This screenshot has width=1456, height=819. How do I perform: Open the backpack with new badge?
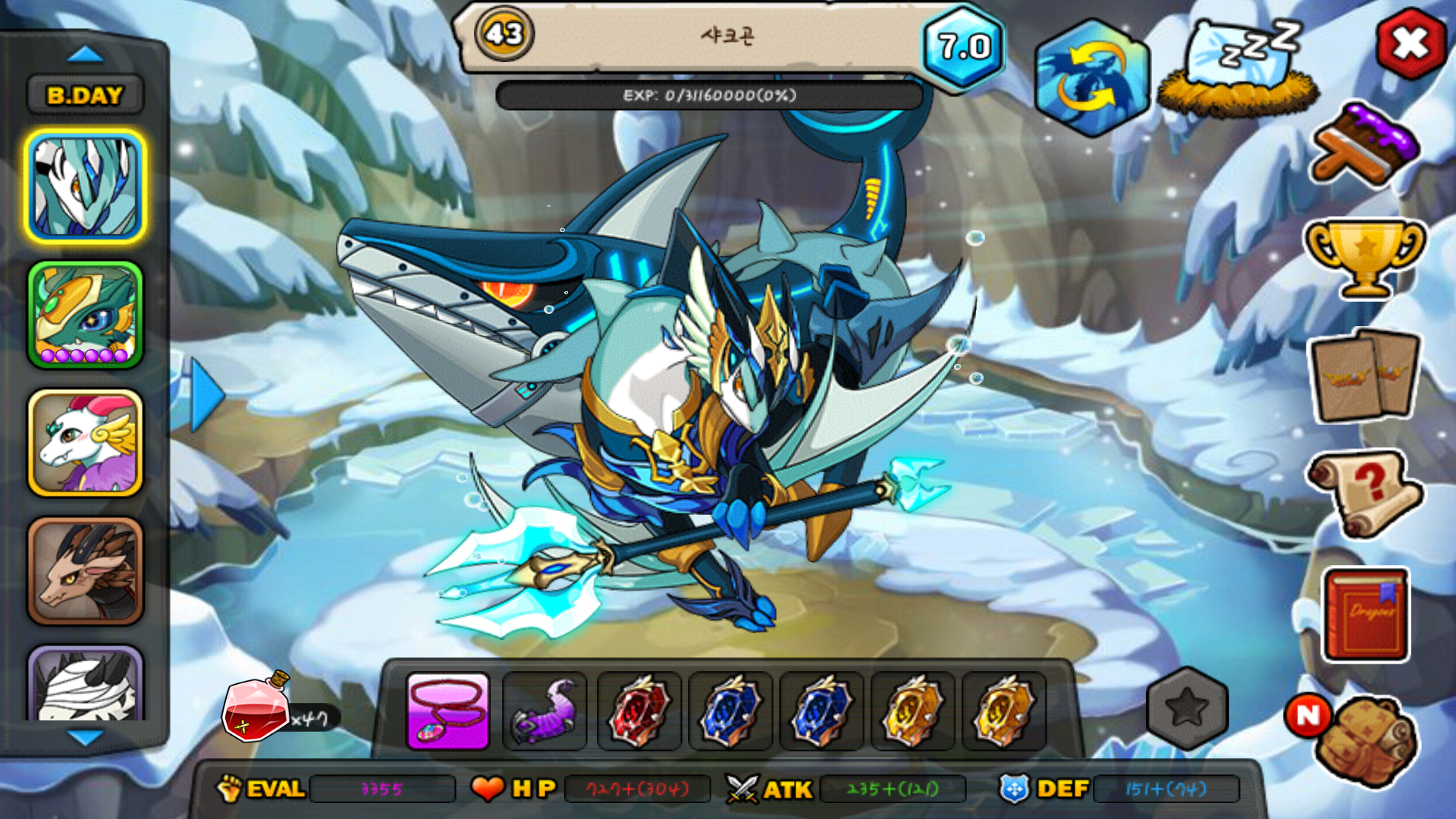(1365, 741)
